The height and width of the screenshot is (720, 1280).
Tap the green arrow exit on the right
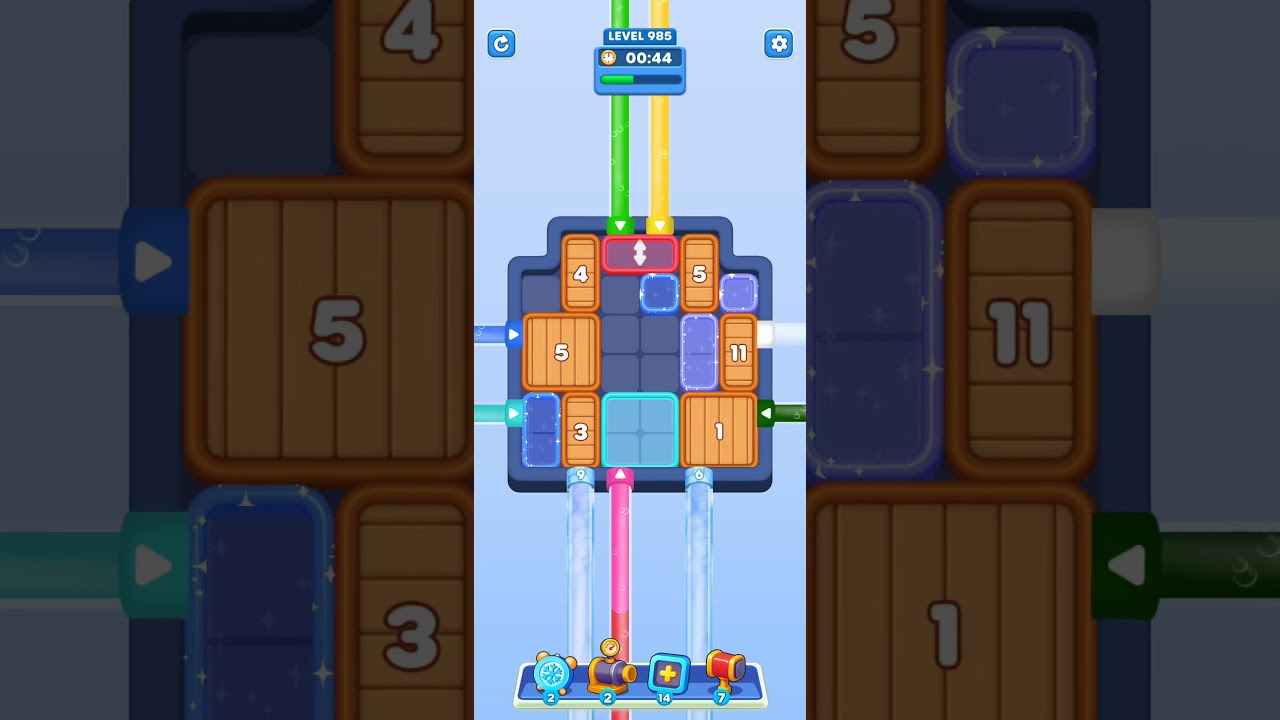coord(768,411)
